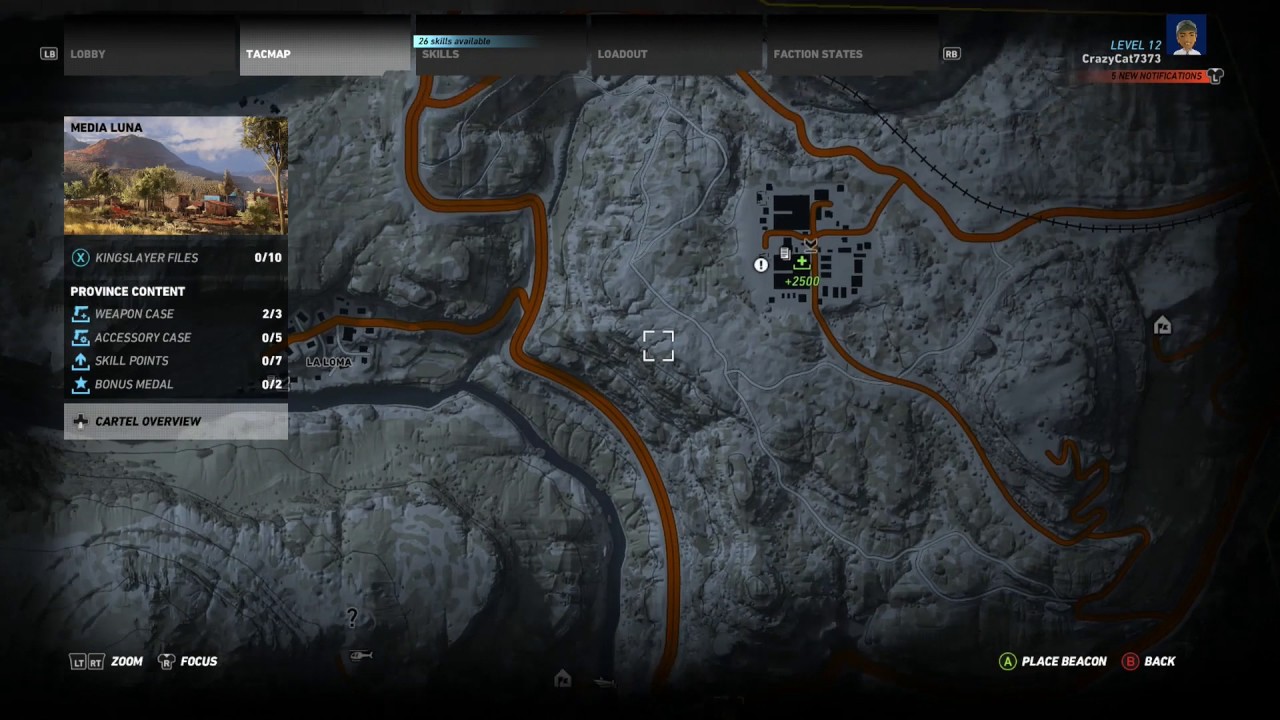Expand the mission chevron marker above the cache

coord(810,243)
